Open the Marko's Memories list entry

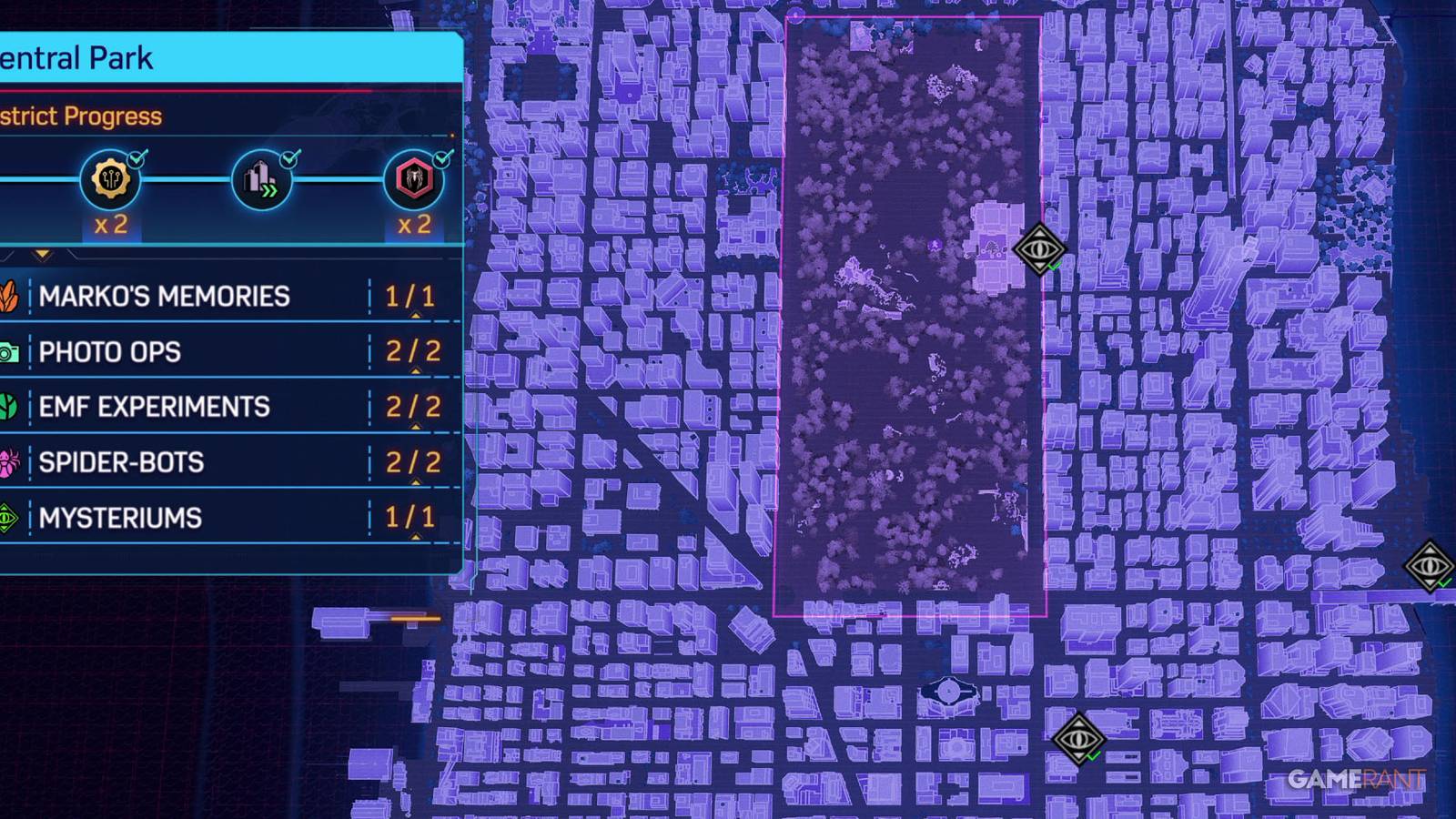164,295
